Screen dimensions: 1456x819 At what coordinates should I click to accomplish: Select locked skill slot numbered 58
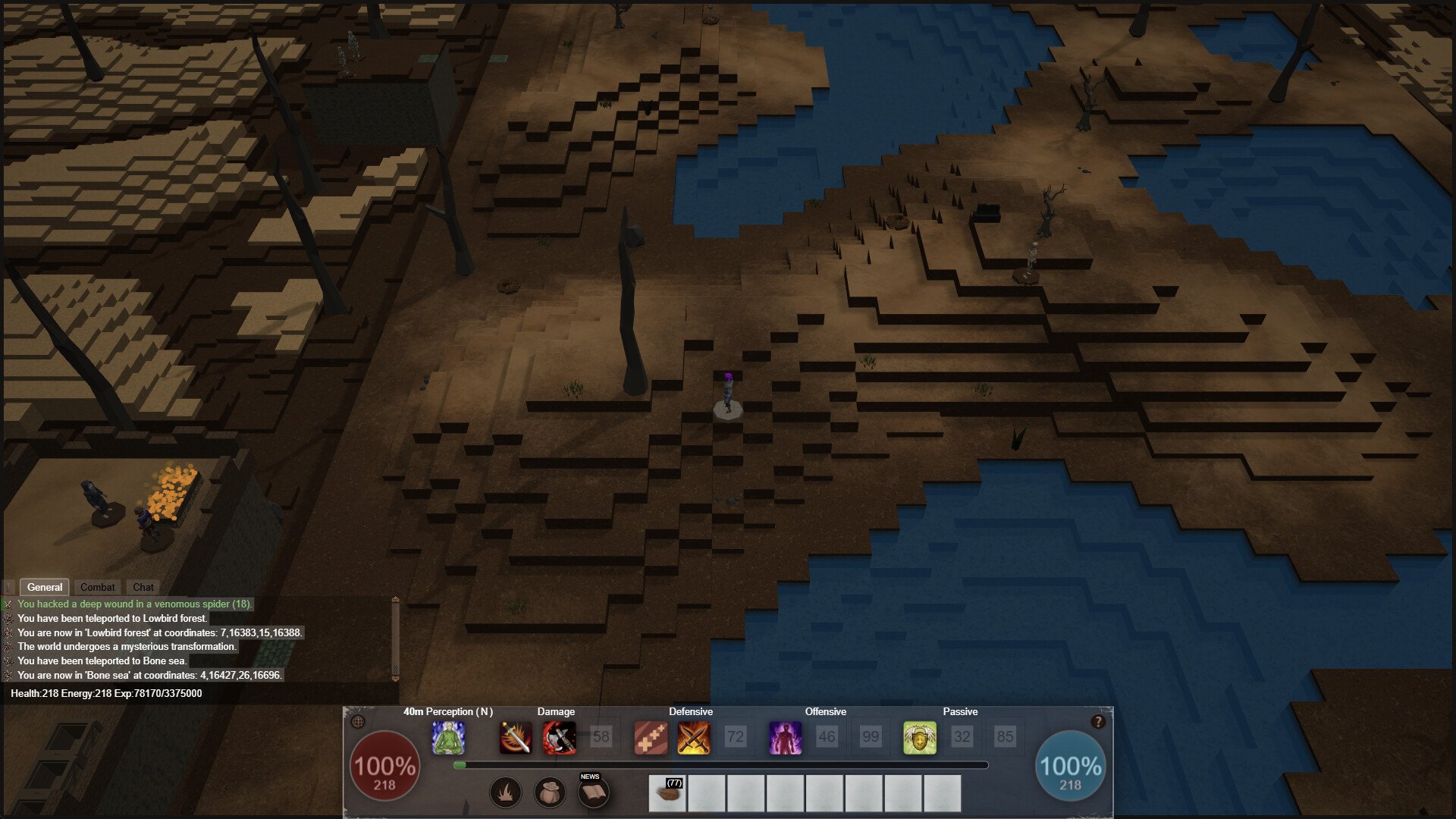click(601, 737)
